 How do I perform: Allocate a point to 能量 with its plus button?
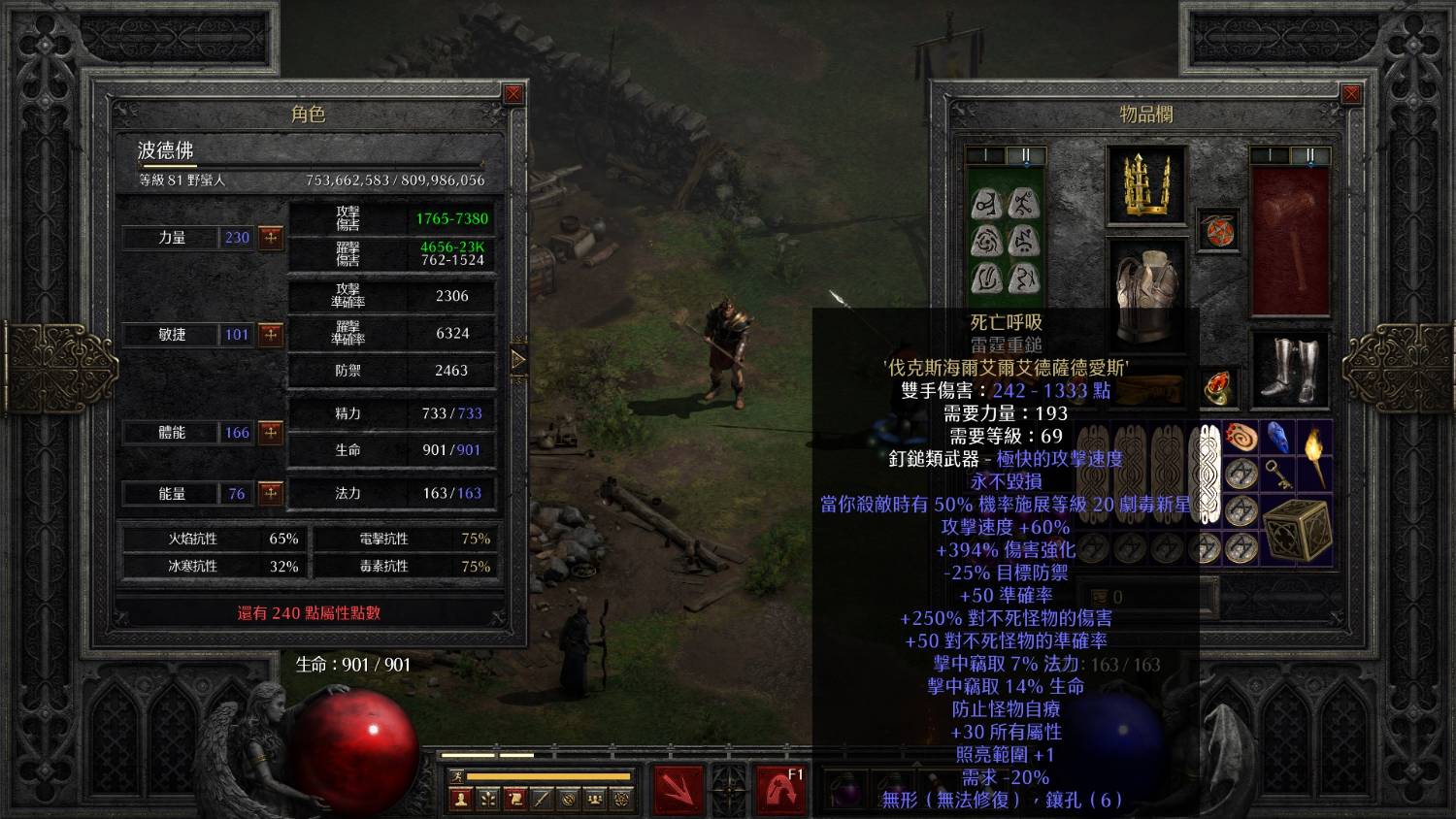coord(272,494)
